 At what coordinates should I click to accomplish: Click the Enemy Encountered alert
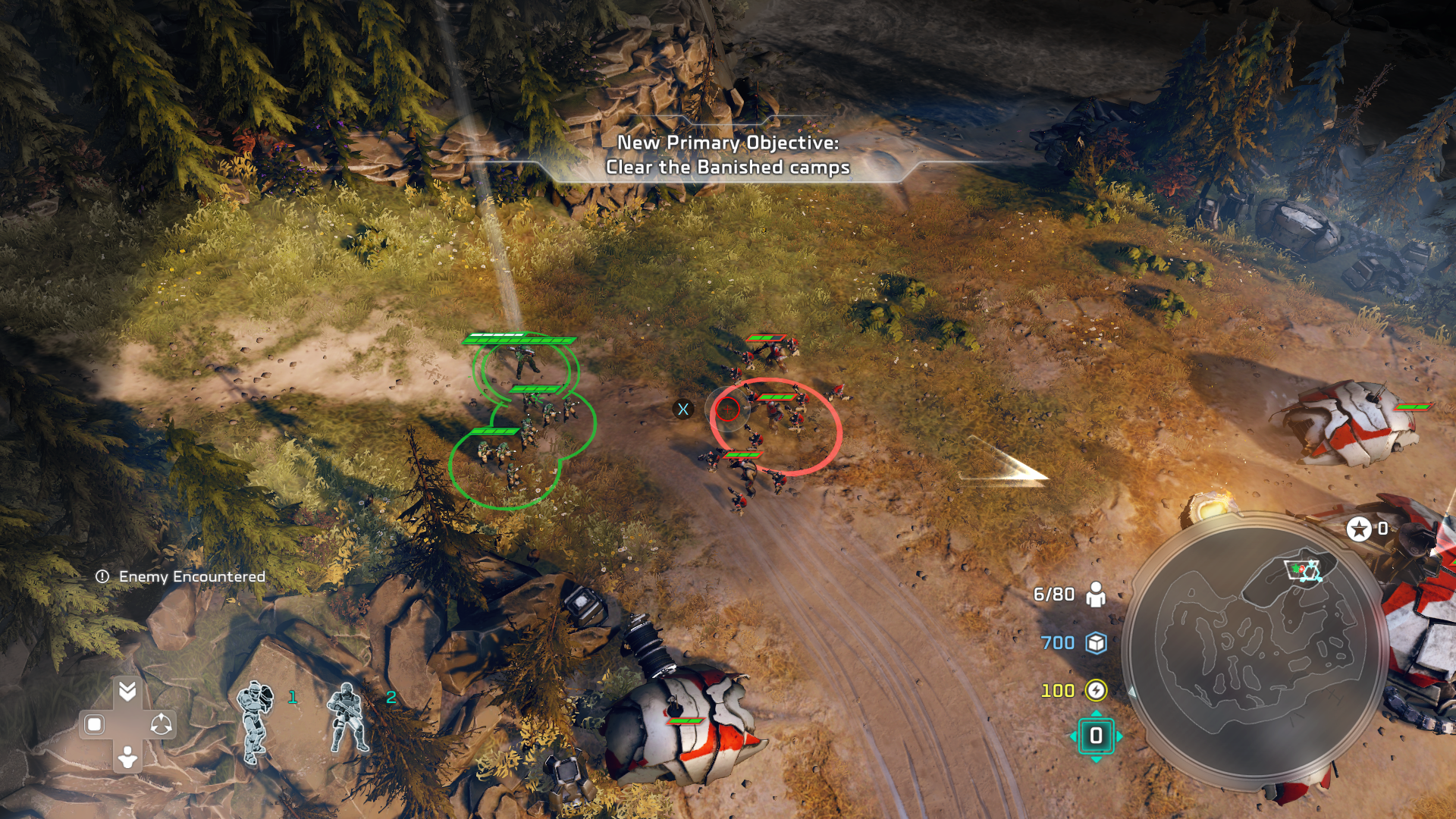point(181,577)
